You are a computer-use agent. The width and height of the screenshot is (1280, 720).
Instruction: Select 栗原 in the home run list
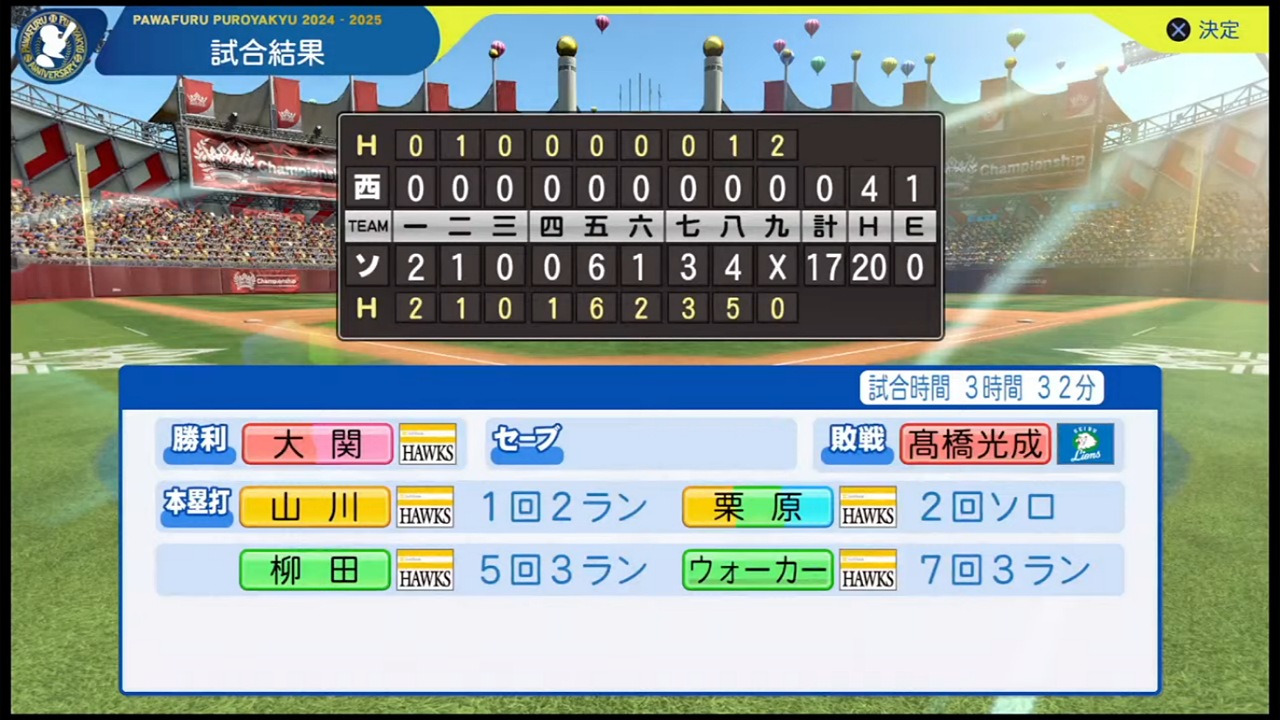pyautogui.click(x=757, y=507)
